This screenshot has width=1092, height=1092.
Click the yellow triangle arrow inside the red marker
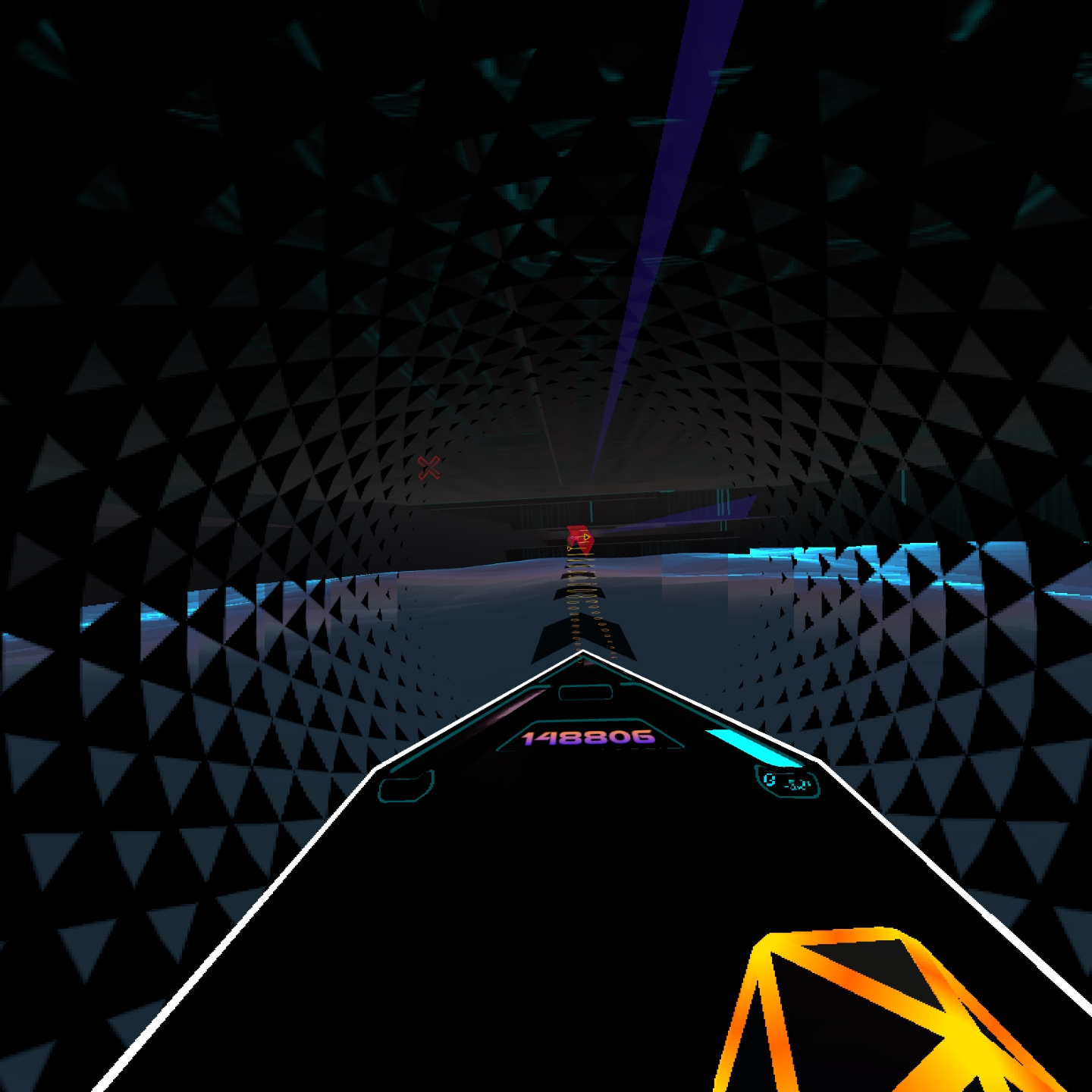(x=585, y=536)
